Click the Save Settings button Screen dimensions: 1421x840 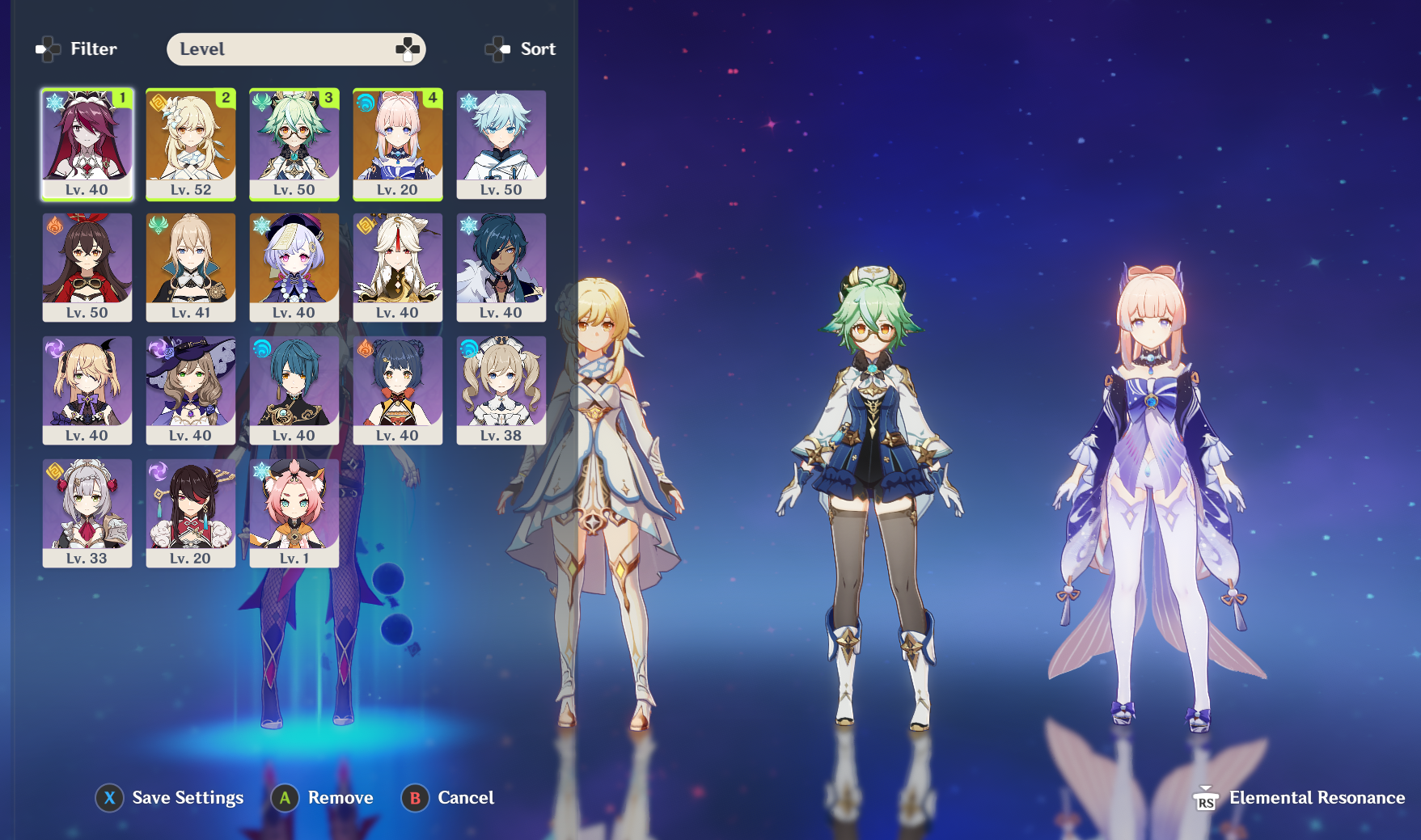pyautogui.click(x=170, y=798)
